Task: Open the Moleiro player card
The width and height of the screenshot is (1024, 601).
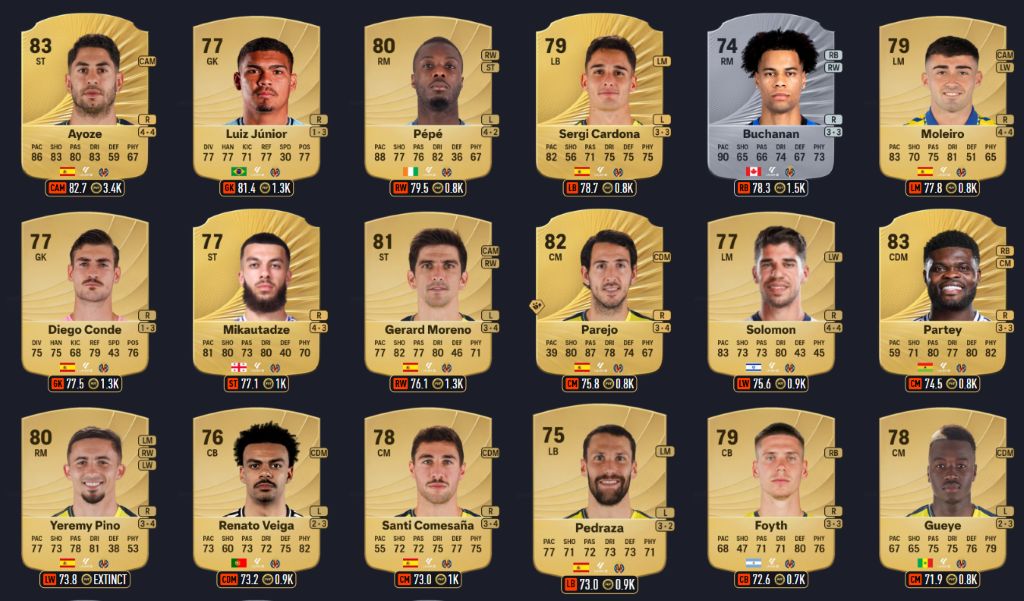Action: tap(943, 98)
